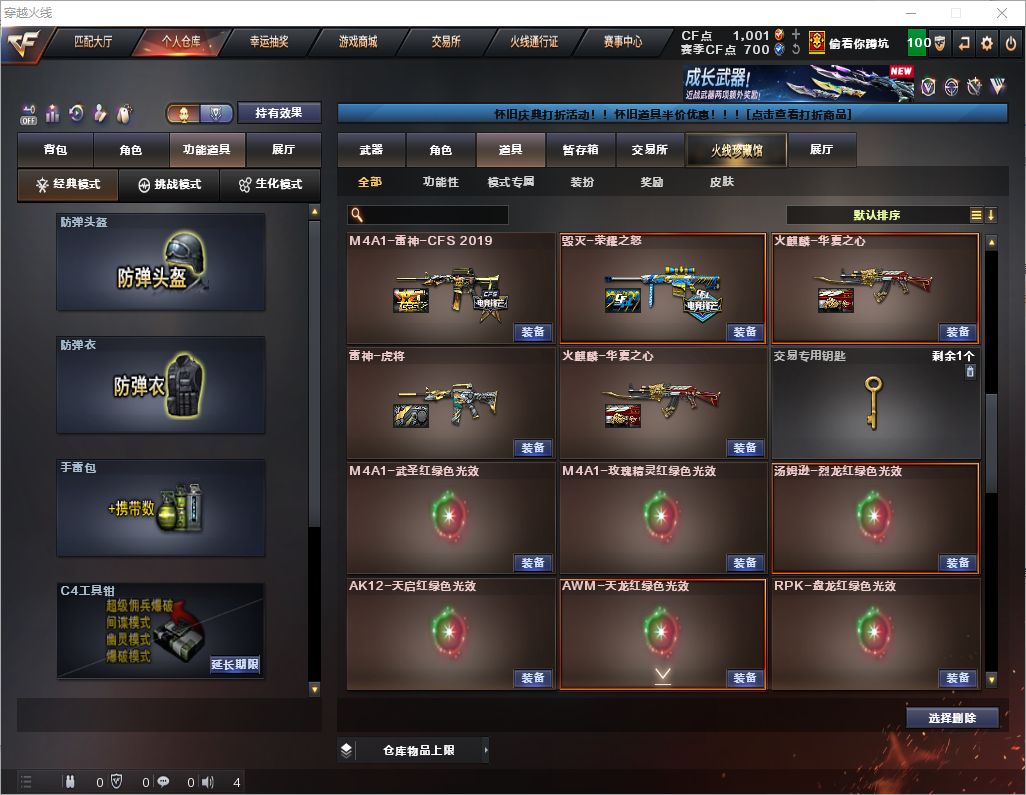Click the 选择删除 button
The height and width of the screenshot is (795, 1026).
[952, 718]
